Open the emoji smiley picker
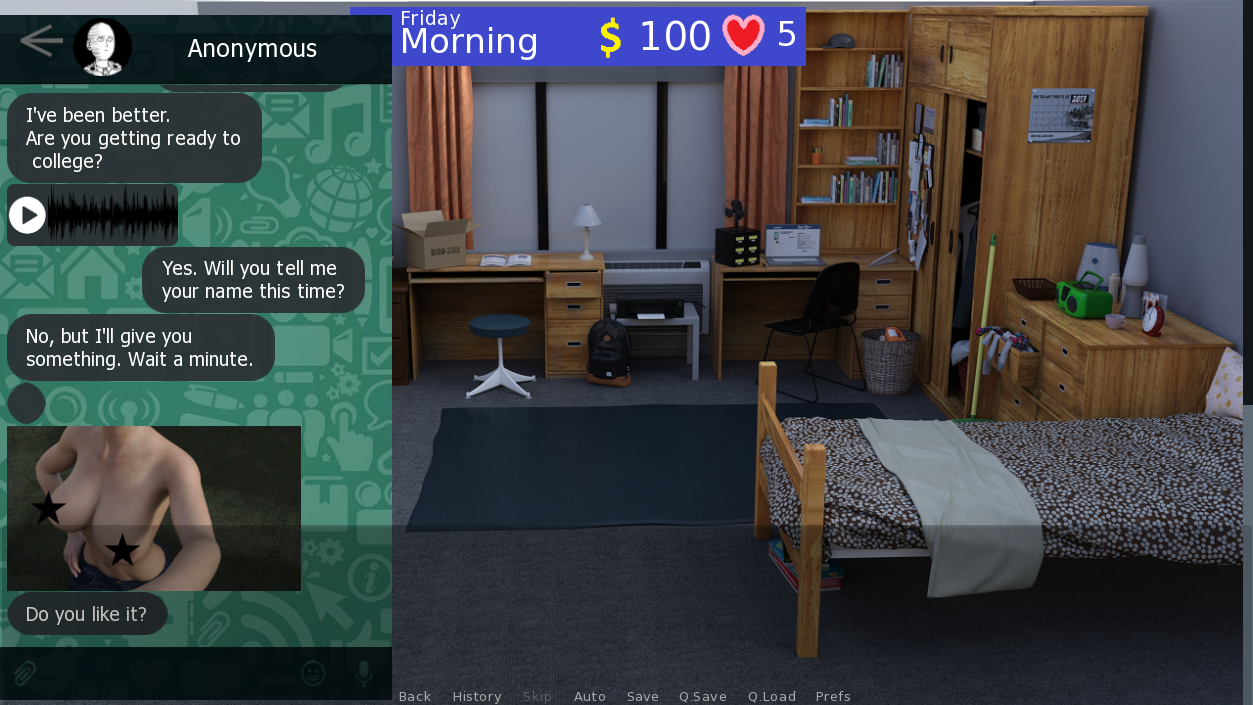The height and width of the screenshot is (705, 1253). (x=313, y=673)
